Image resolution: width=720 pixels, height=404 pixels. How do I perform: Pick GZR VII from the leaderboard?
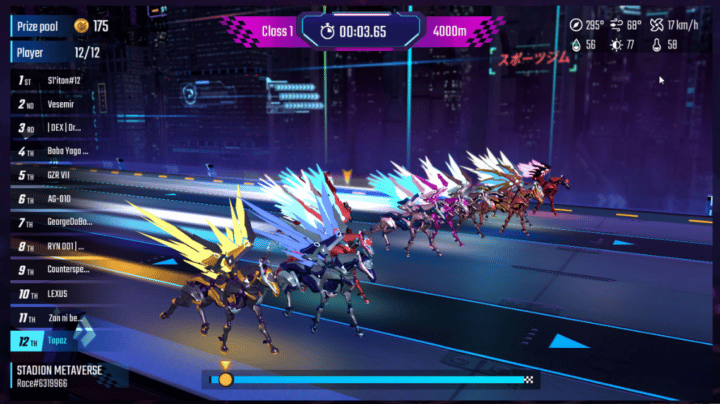tap(62, 175)
